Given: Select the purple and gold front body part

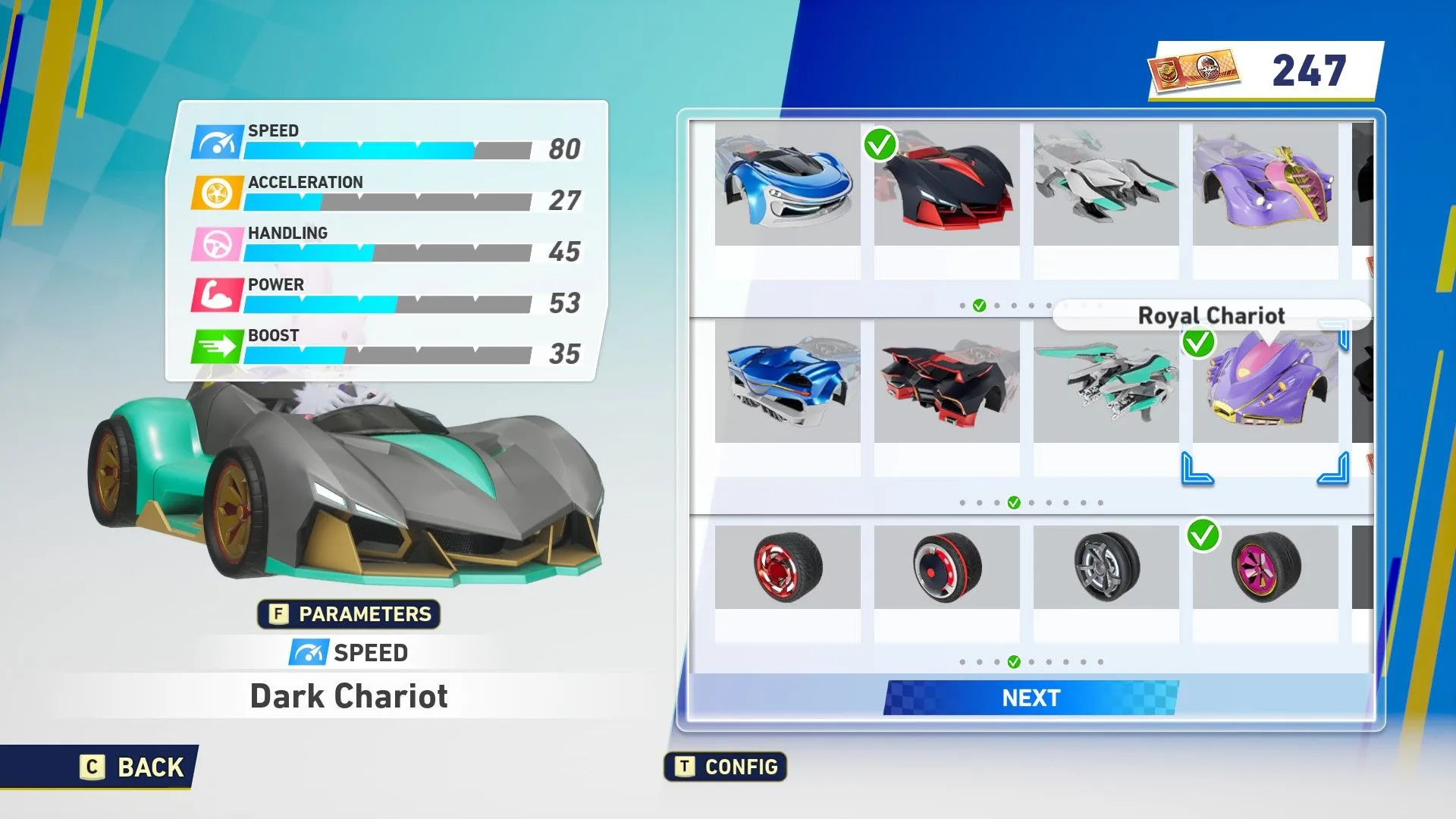Looking at the screenshot, I should coord(1265,185).
